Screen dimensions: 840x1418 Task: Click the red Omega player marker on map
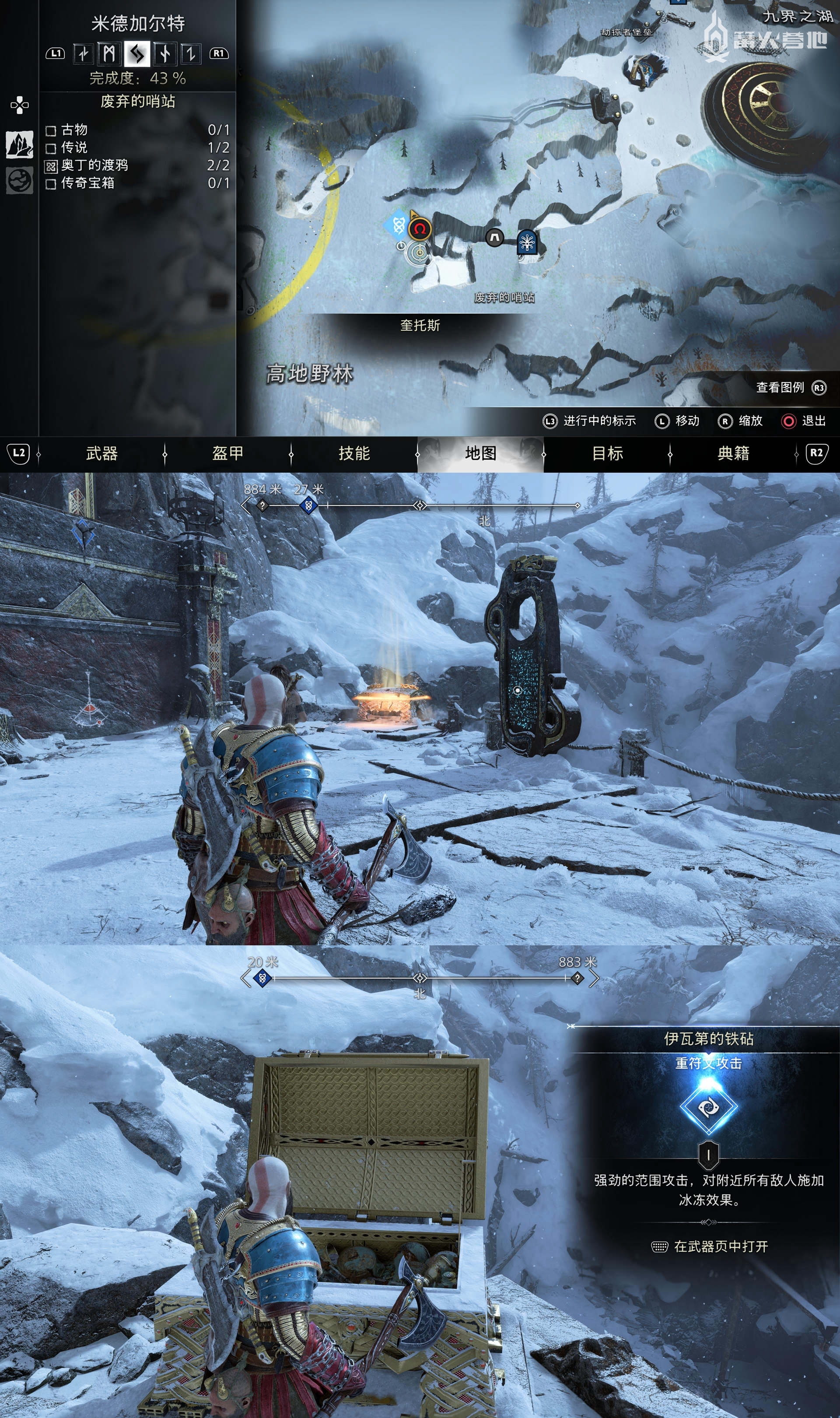(420, 229)
